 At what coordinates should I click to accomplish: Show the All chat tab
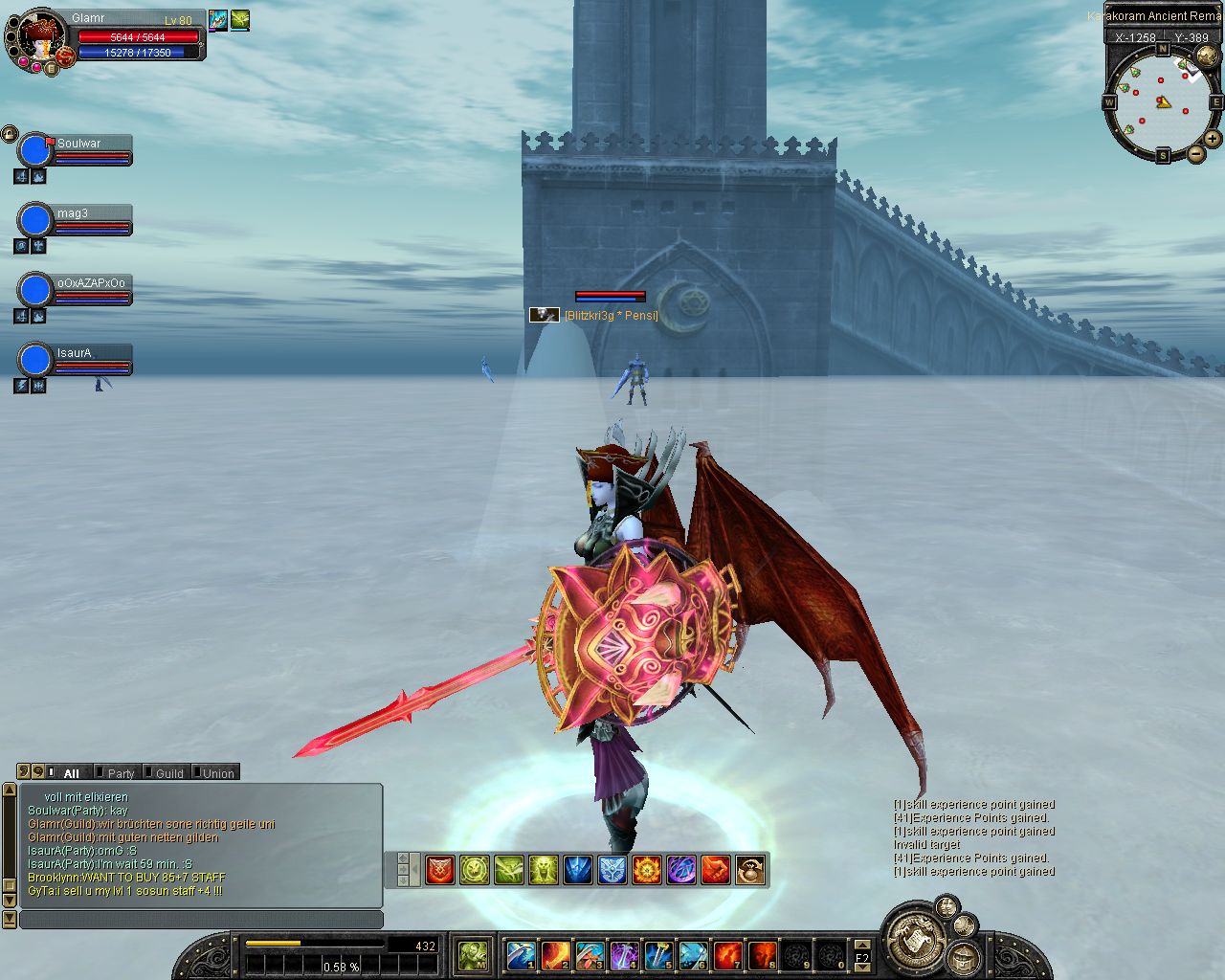click(69, 773)
